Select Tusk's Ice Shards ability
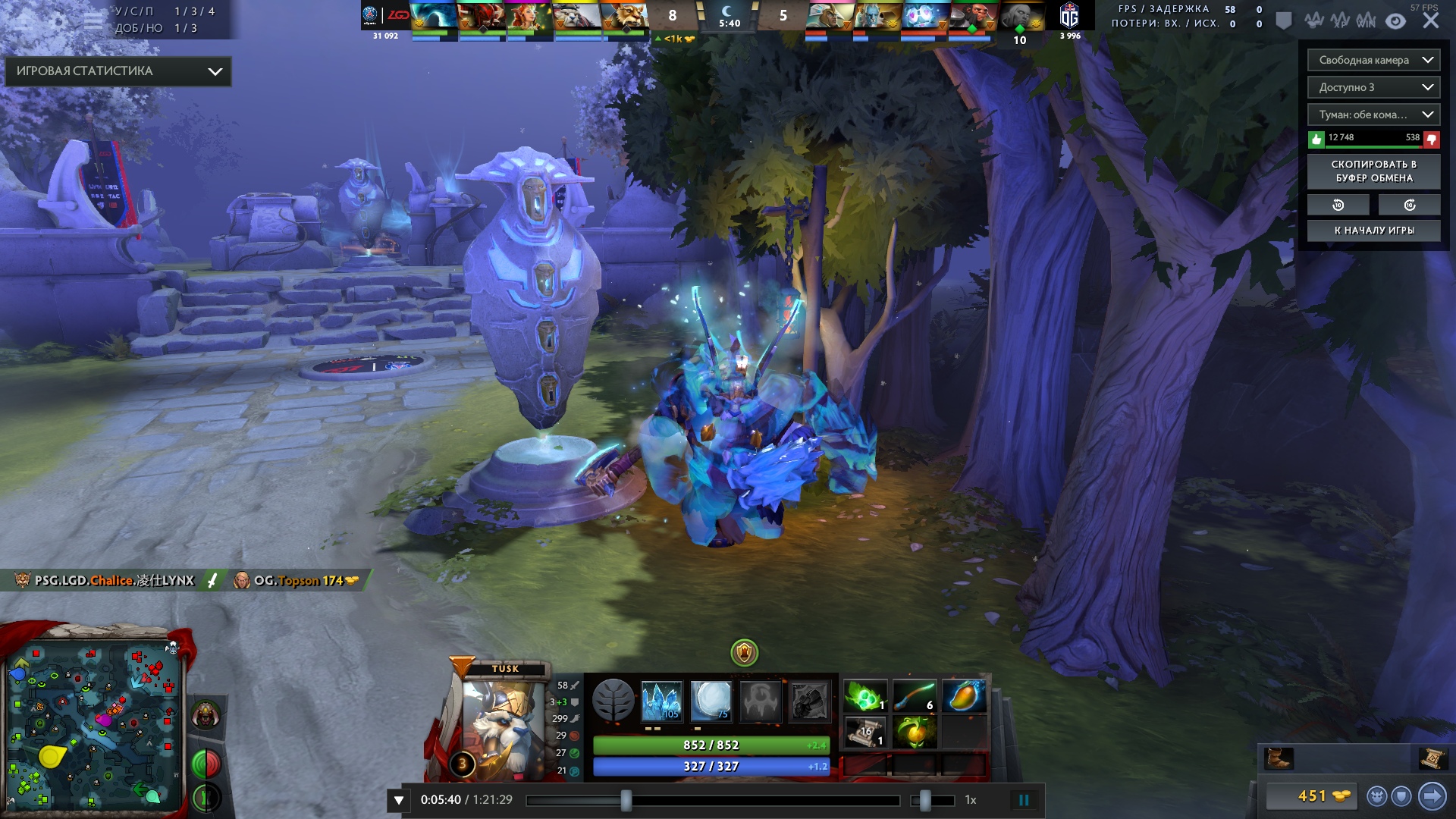The image size is (1456, 819). pyautogui.click(x=661, y=700)
